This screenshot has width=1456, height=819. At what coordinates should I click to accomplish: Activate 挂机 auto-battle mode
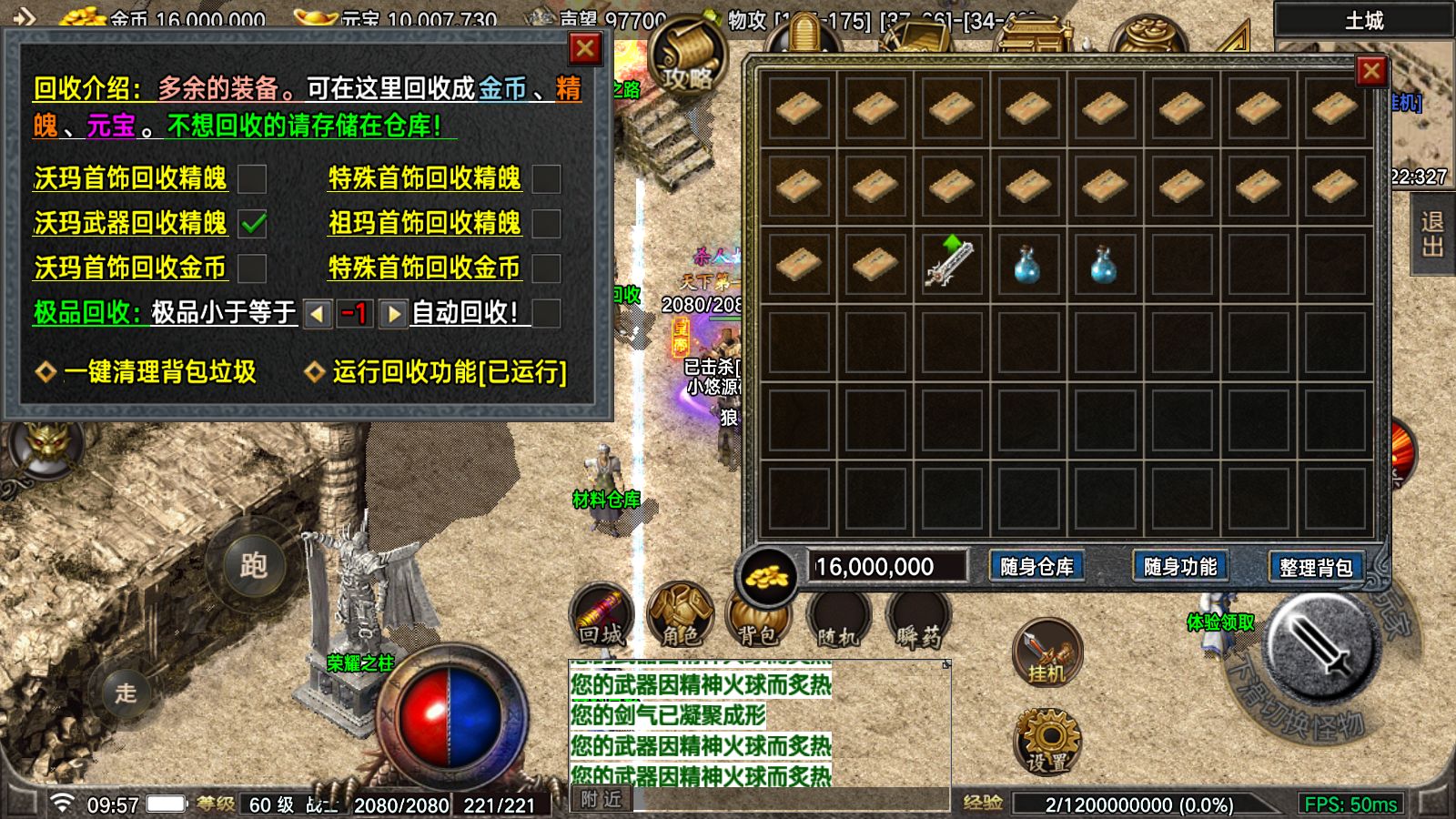pyautogui.click(x=1047, y=652)
